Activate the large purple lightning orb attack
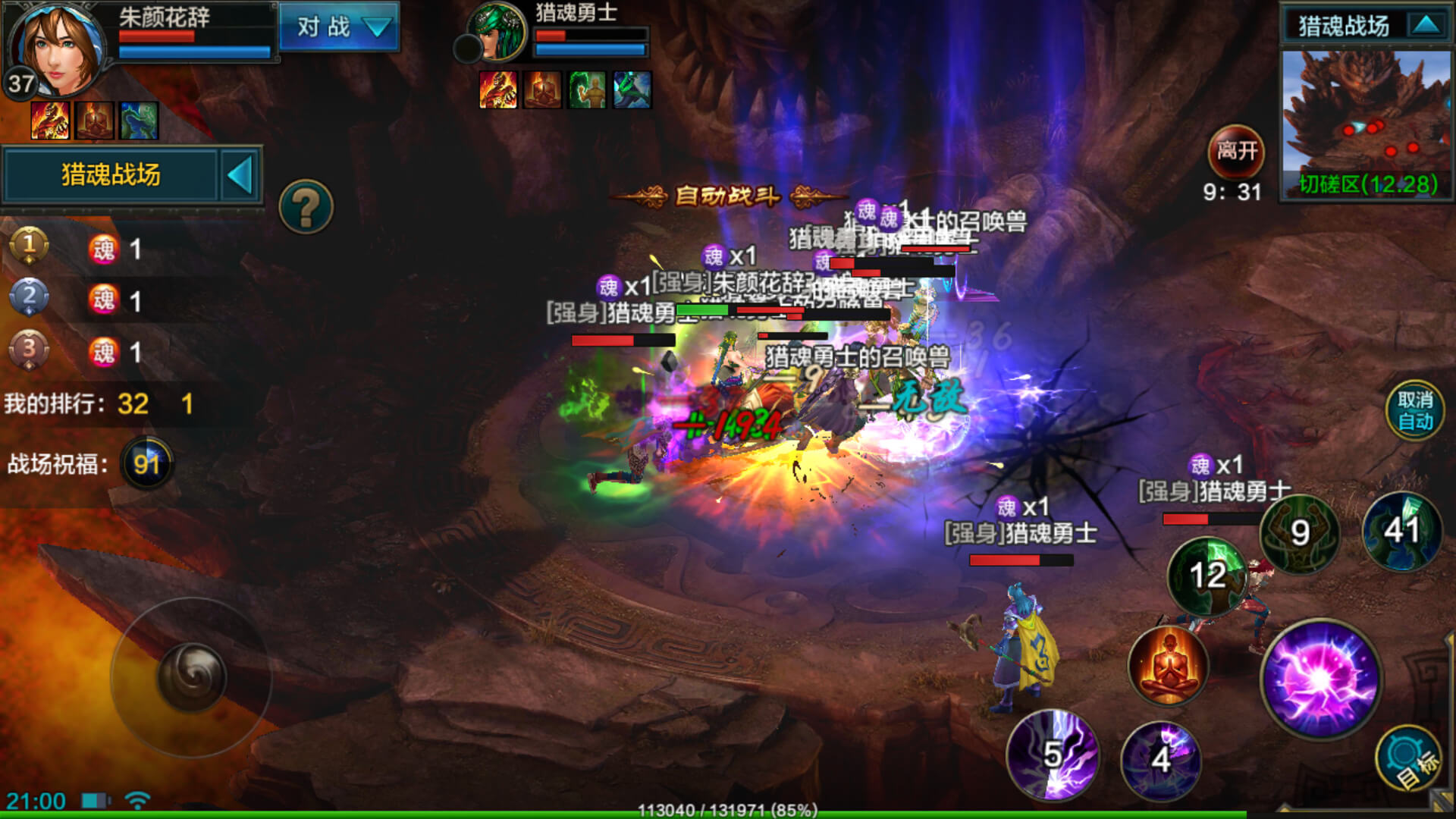Viewport: 1456px width, 819px height. point(1321,678)
